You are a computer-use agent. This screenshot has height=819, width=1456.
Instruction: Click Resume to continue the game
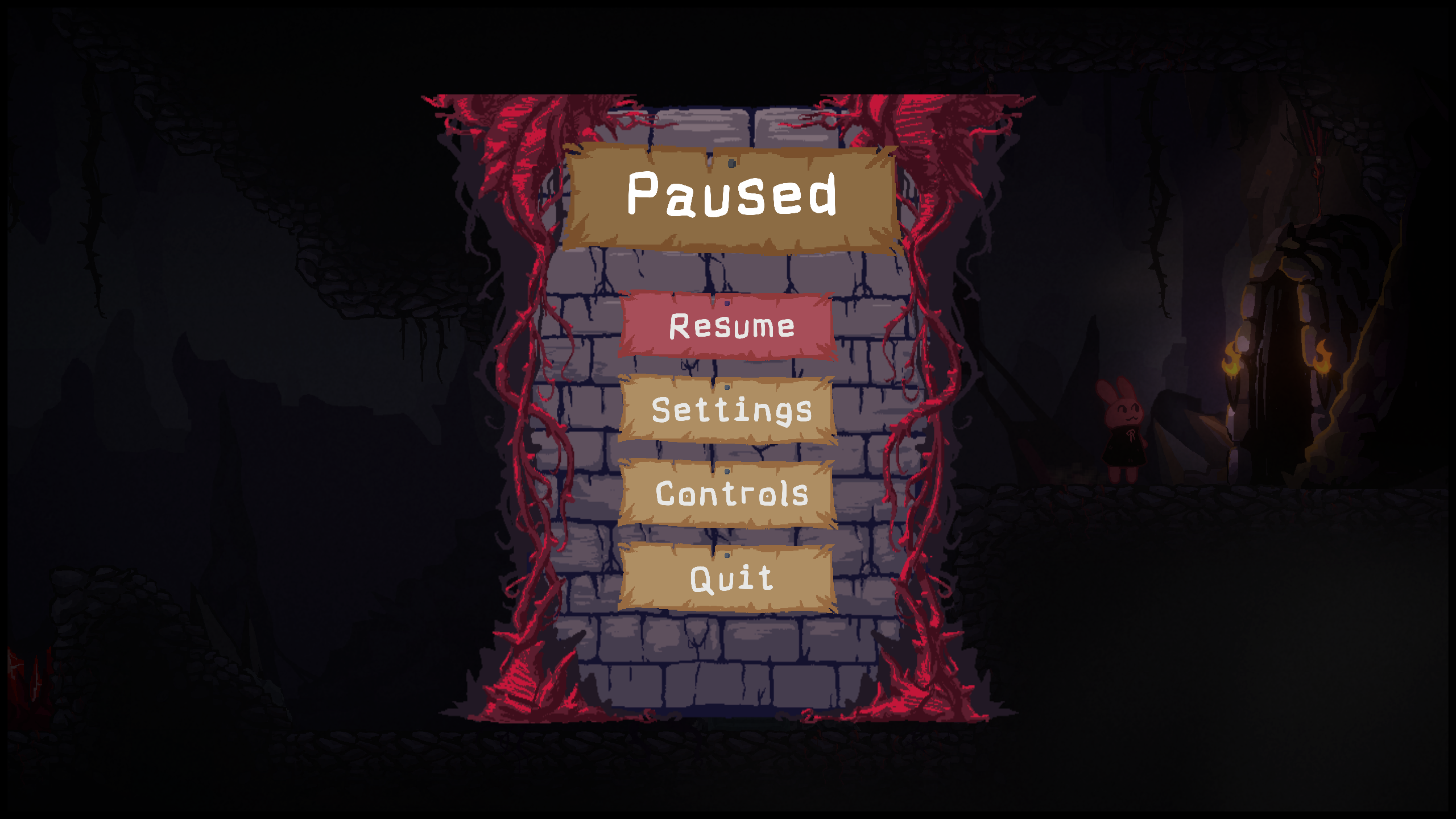pos(728,326)
